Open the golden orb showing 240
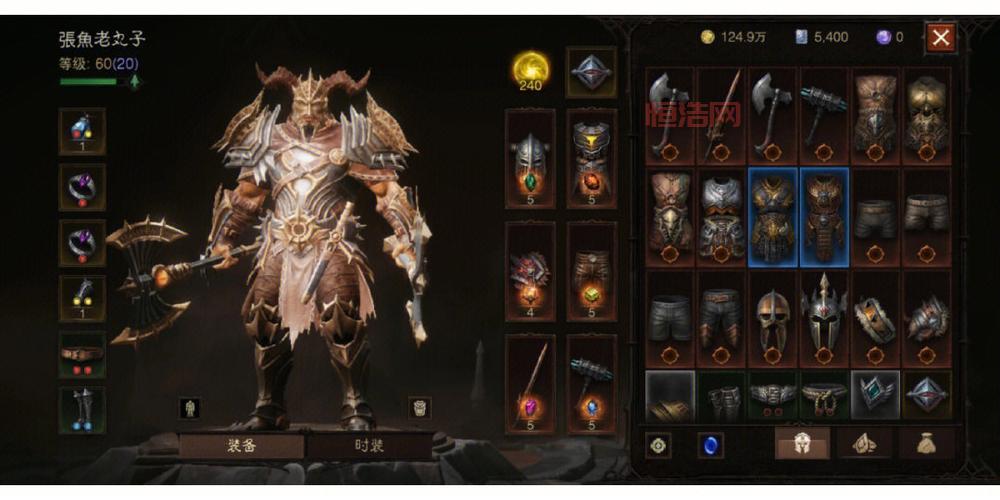The height and width of the screenshot is (500, 1000). (x=531, y=70)
